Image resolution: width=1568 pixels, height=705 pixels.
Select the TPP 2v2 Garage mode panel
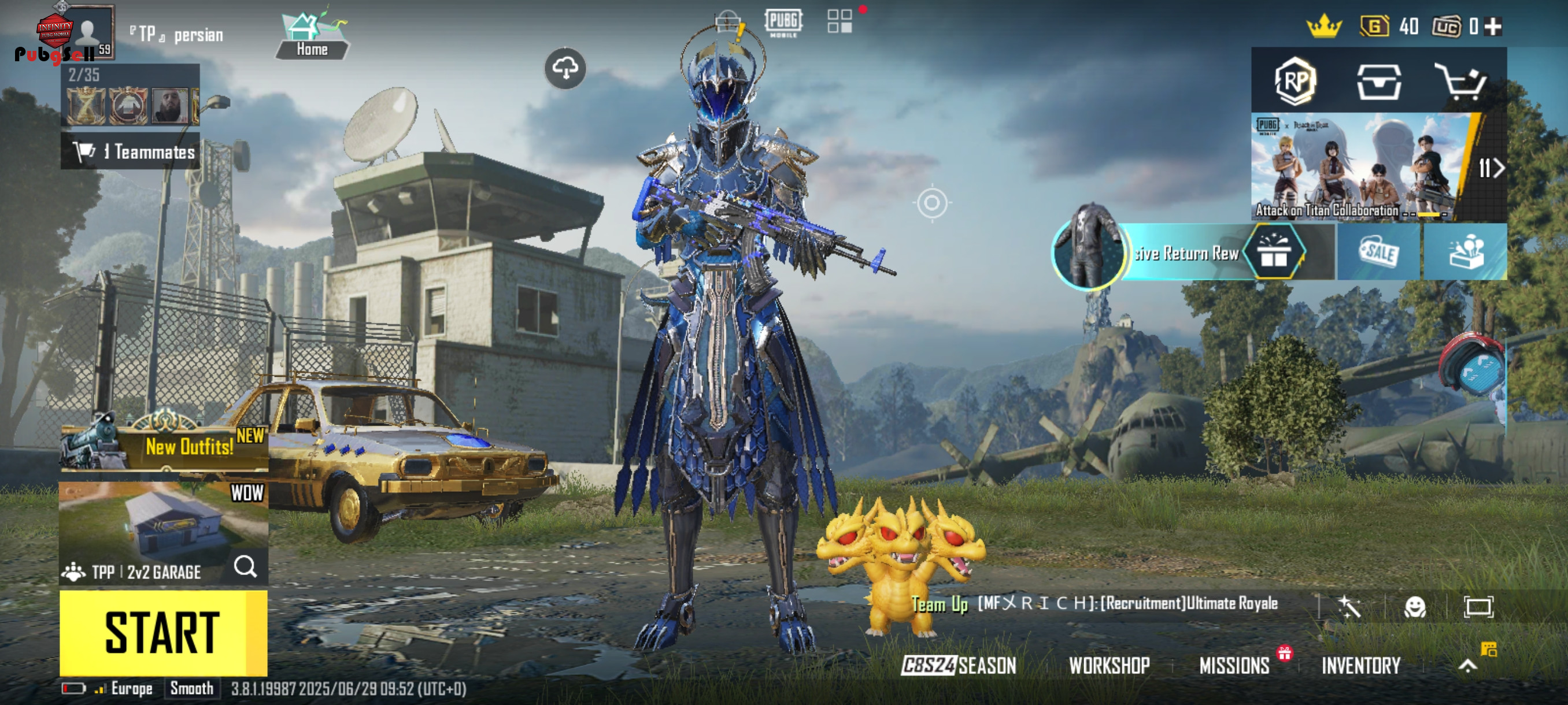162,532
